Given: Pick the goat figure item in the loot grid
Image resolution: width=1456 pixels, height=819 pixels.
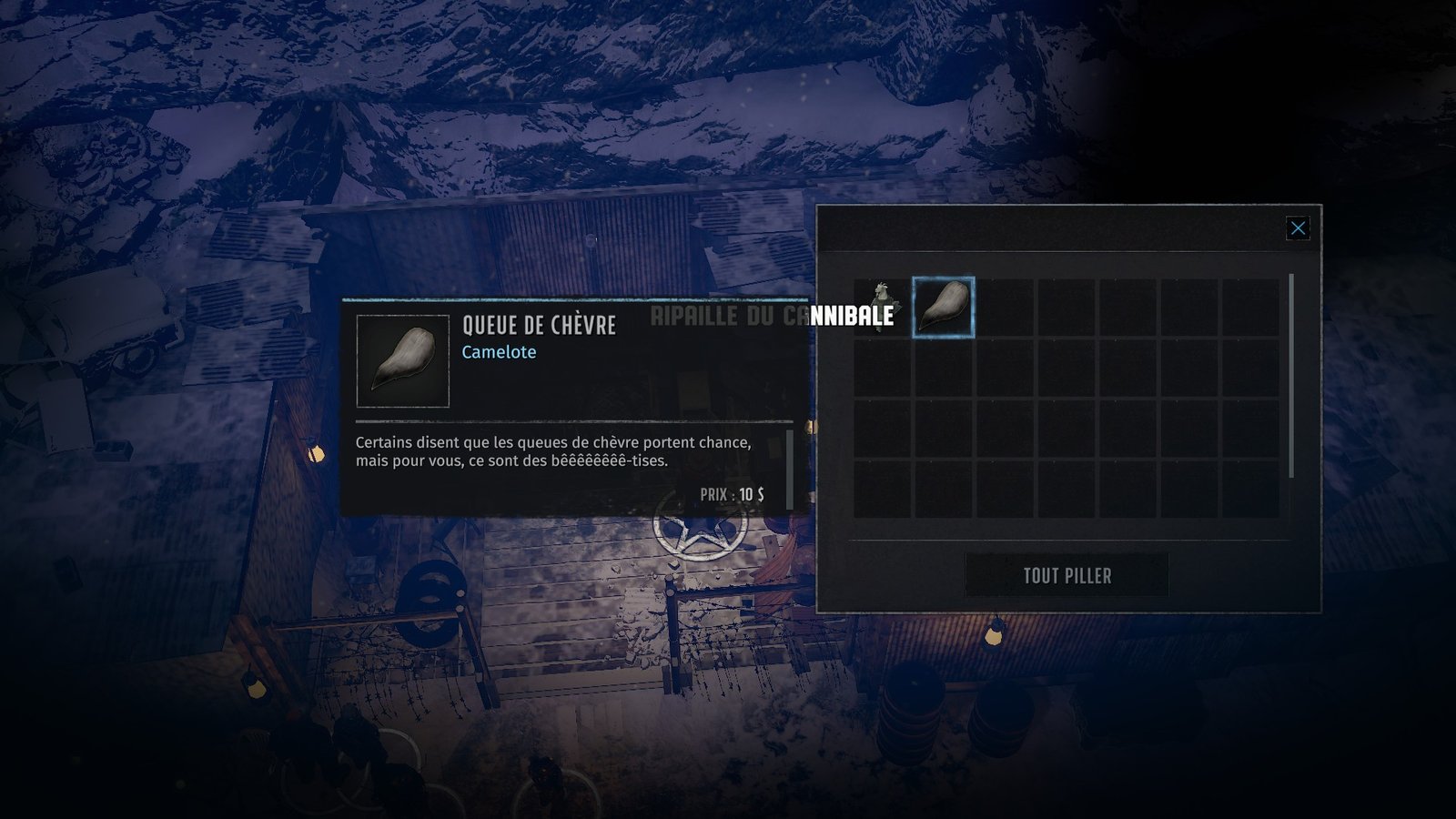Looking at the screenshot, I should pos(880,305).
